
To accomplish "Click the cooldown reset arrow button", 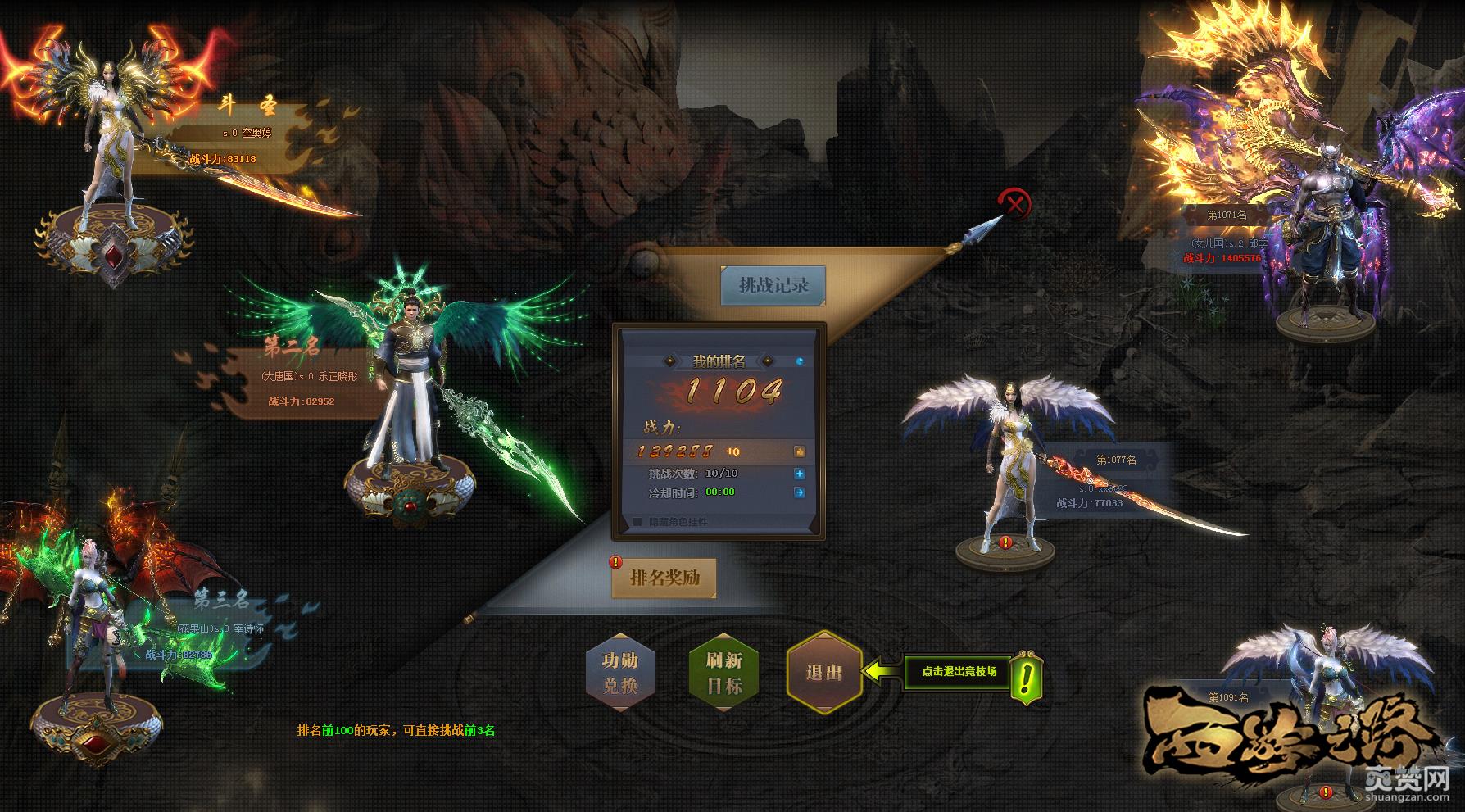I will pos(799,492).
